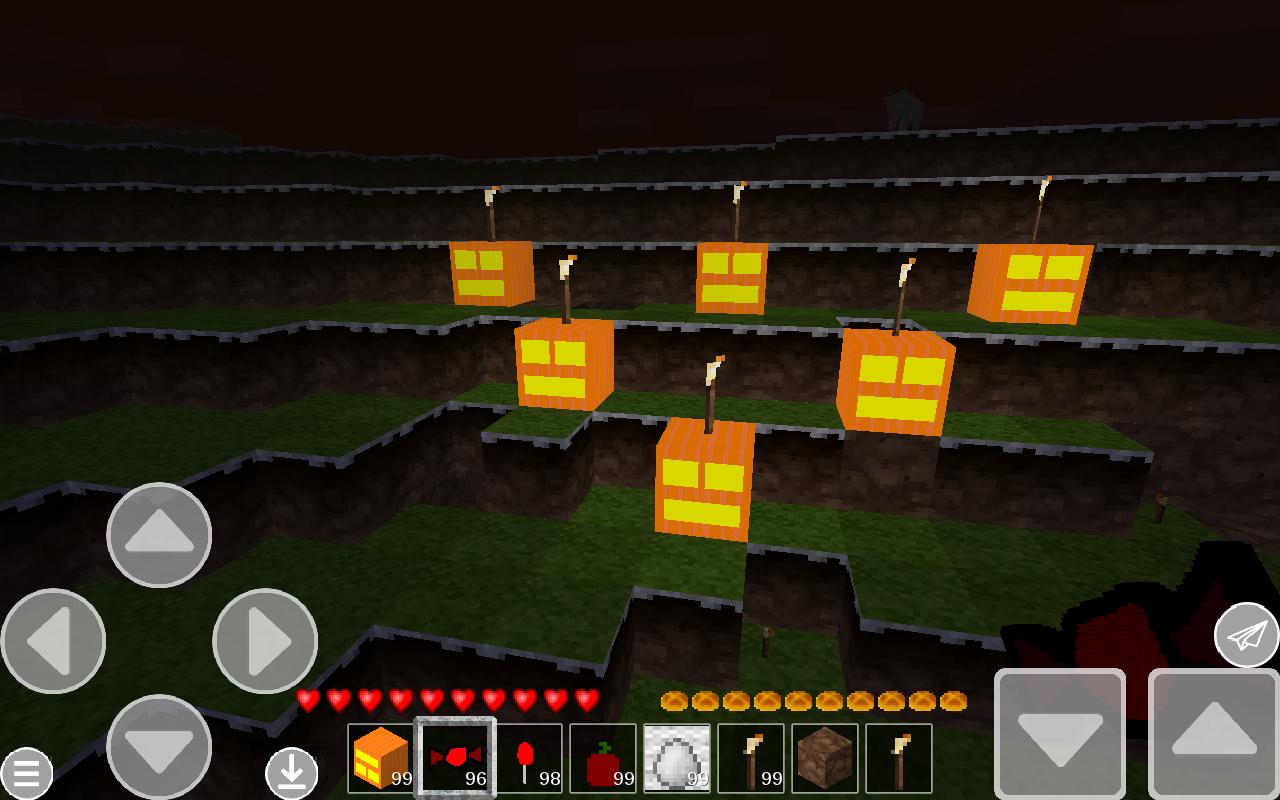Select the rightmost torch hotbar slot

[x=898, y=757]
